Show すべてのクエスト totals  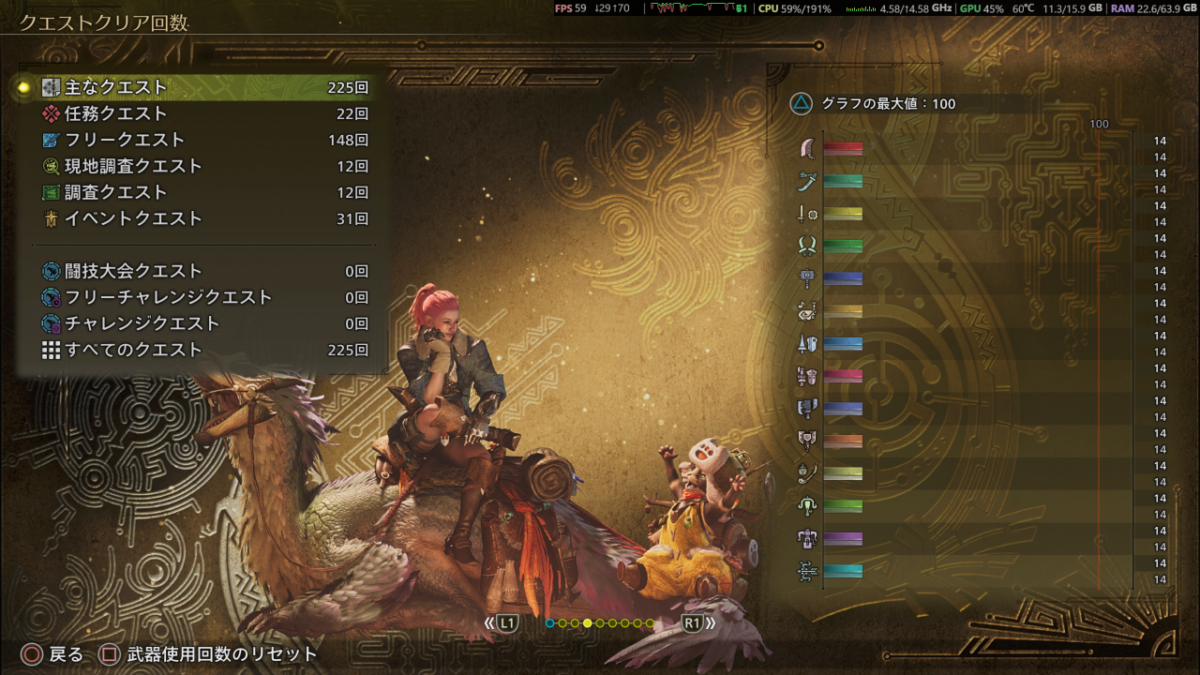click(200, 350)
